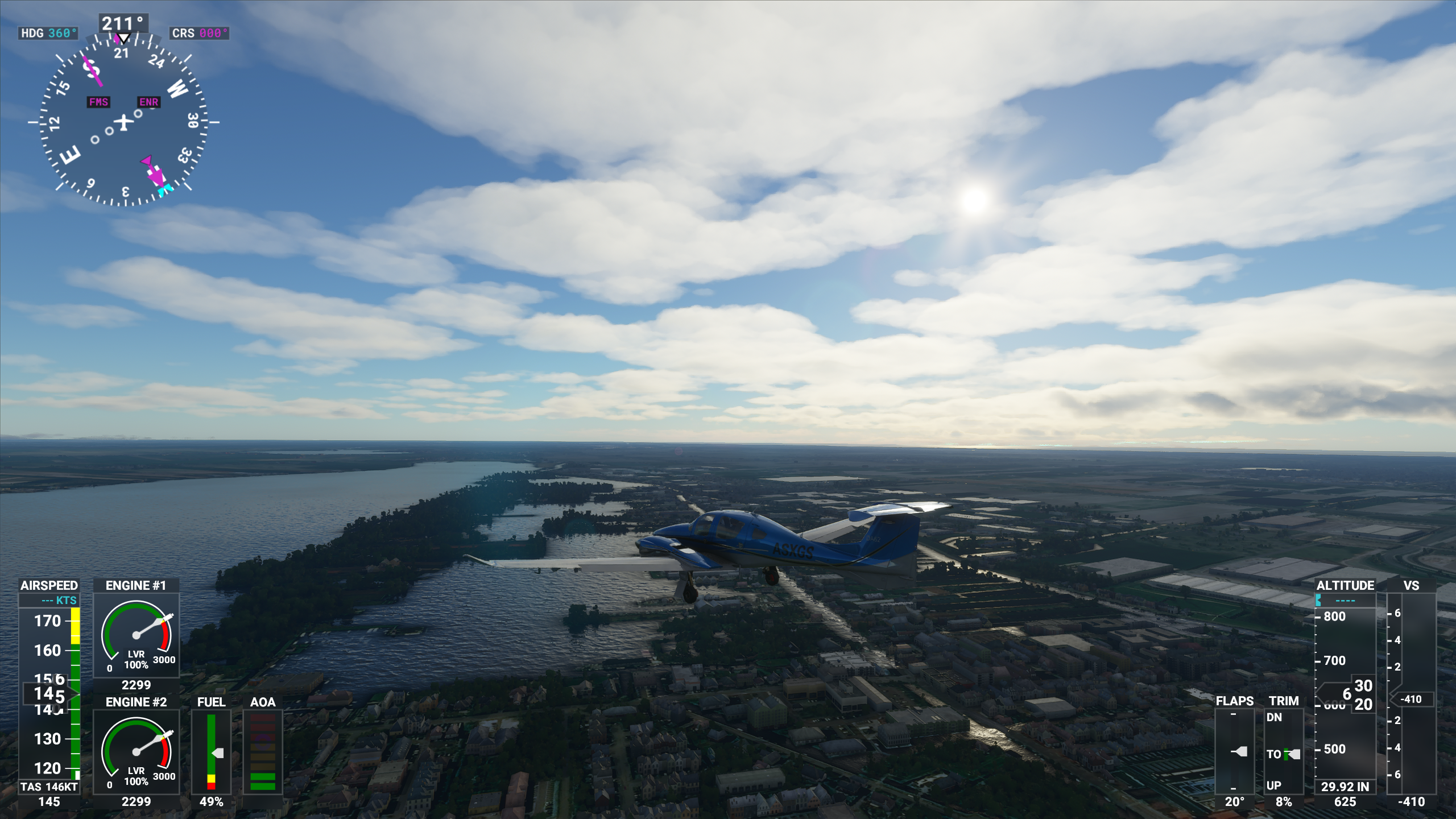Select the HDG 360° heading bug box

pyautogui.click(x=48, y=33)
